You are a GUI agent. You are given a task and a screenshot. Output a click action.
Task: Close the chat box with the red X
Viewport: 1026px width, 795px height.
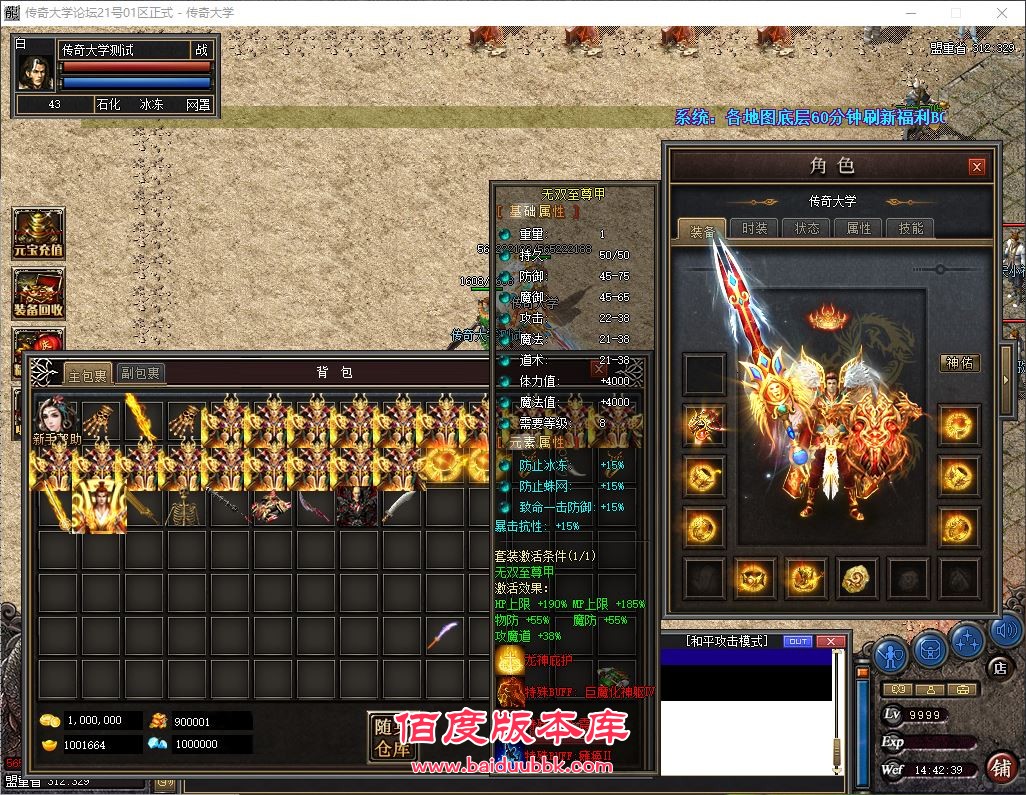coord(830,641)
